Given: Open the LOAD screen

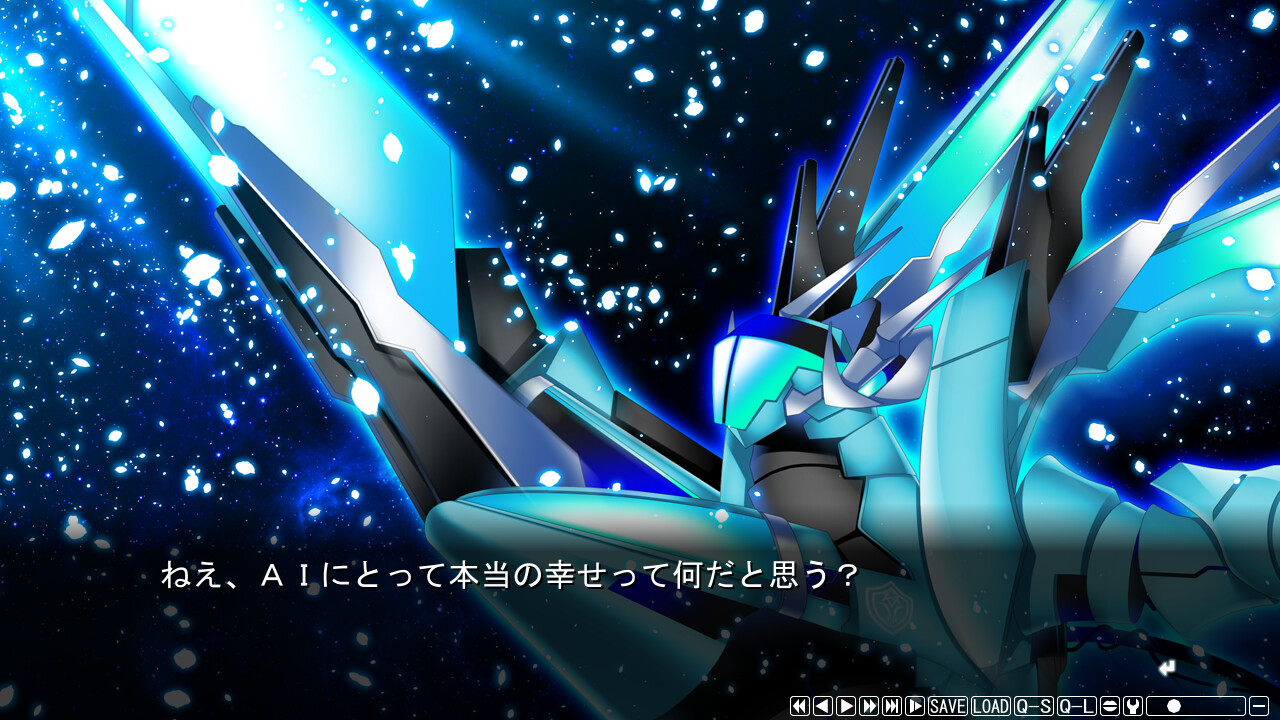Looking at the screenshot, I should pyautogui.click(x=991, y=706).
